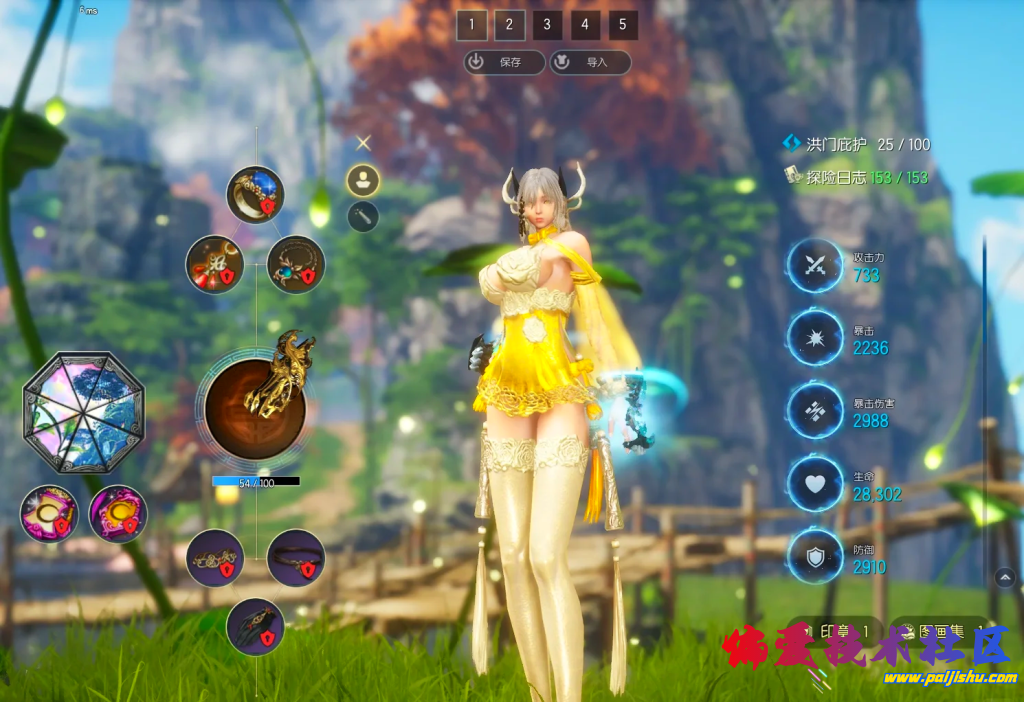The height and width of the screenshot is (702, 1024).
Task: Choose preset slot 3
Action: (x=547, y=25)
